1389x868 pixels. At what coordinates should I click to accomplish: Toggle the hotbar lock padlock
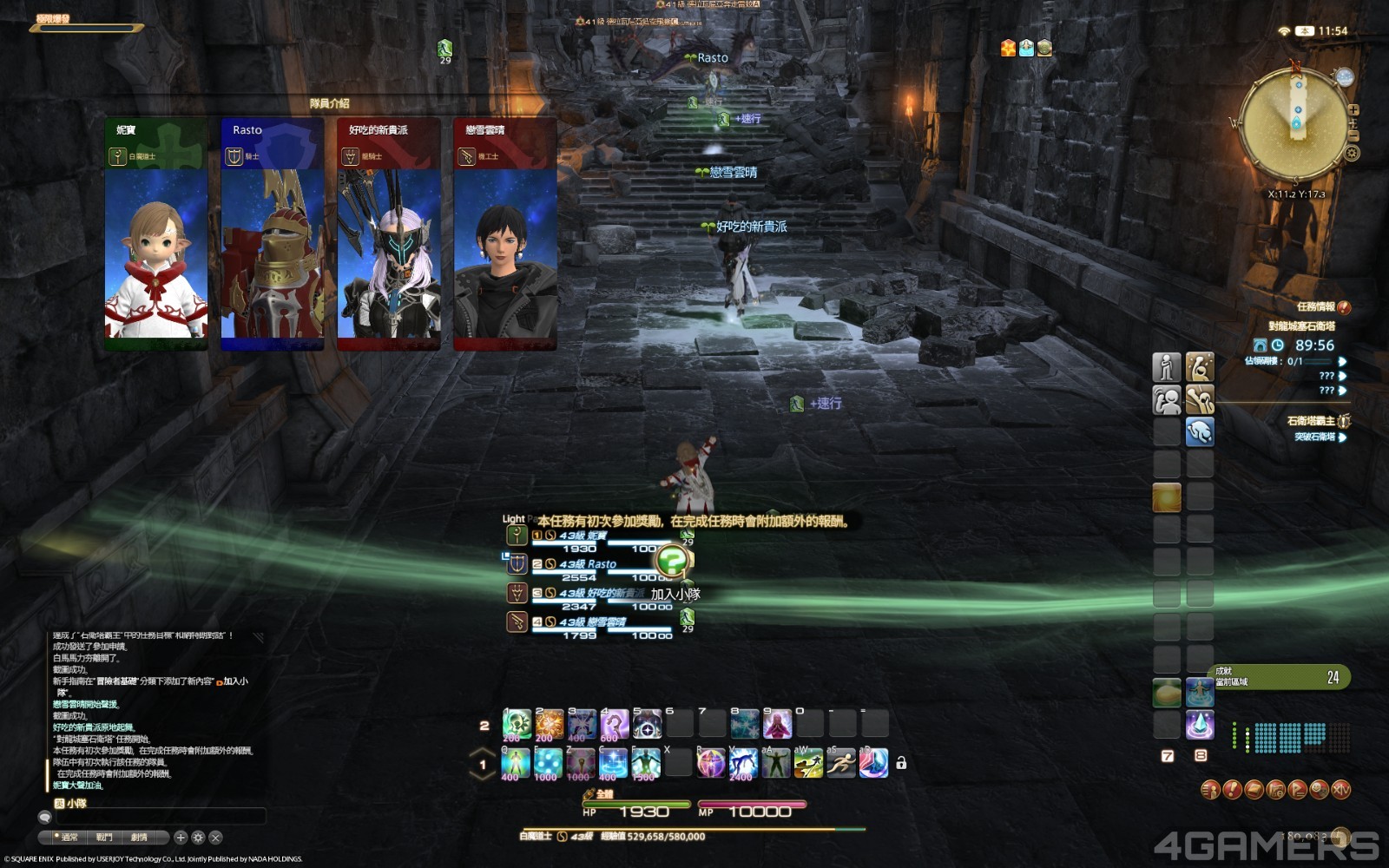tap(900, 763)
